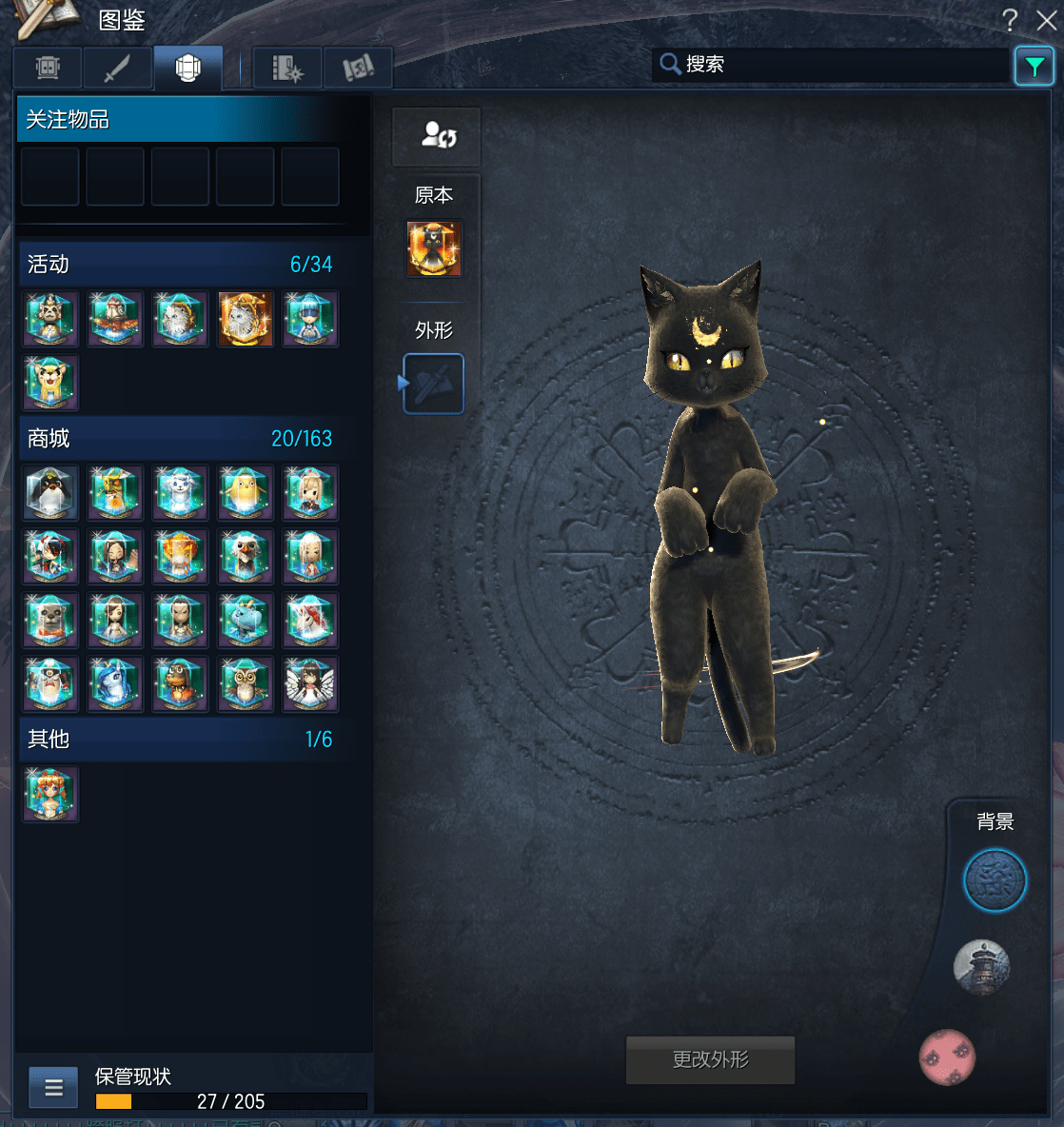Select the owl pet icon
This screenshot has height=1127, width=1064.
[245, 684]
